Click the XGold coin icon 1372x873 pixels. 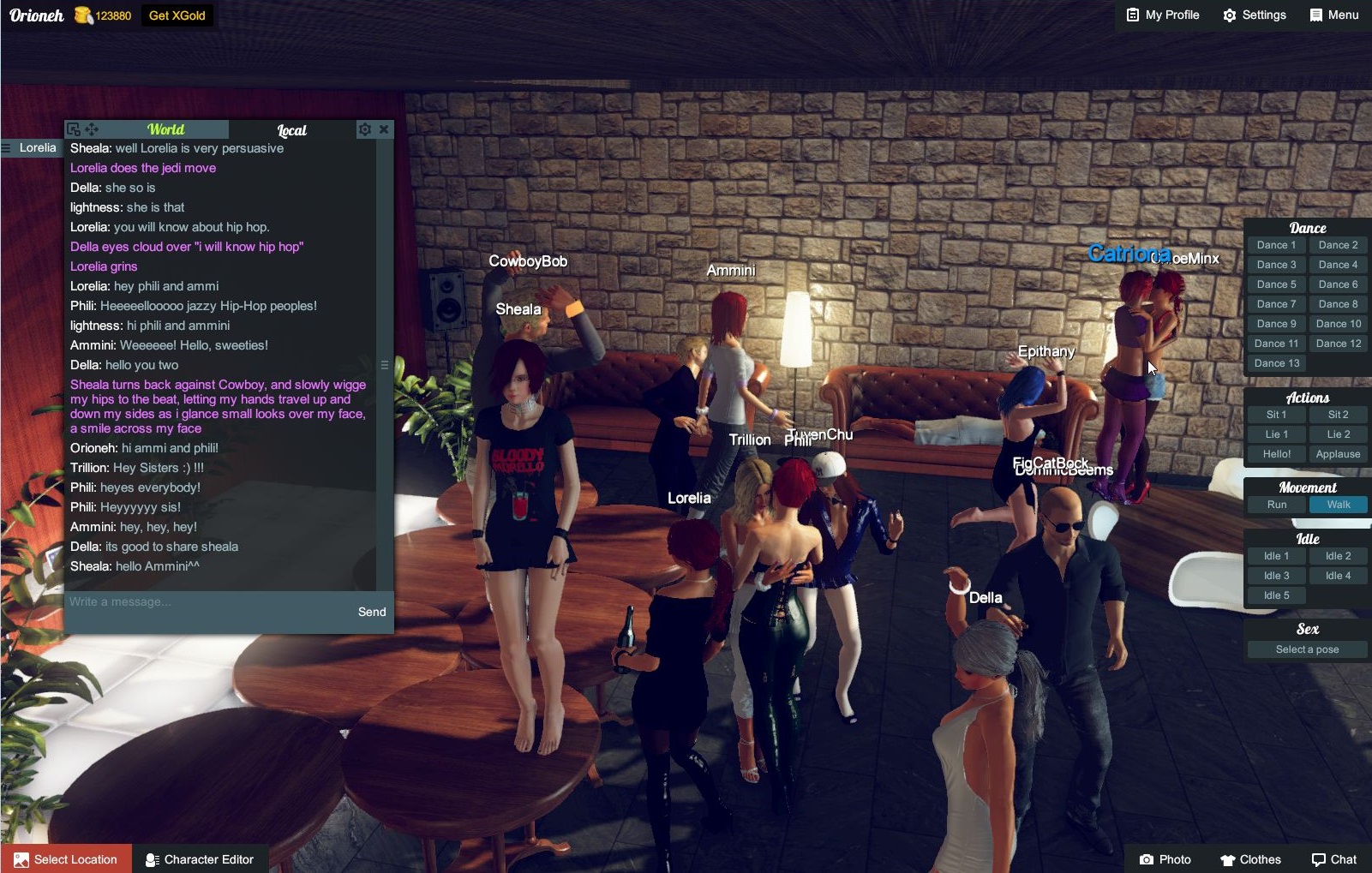[x=83, y=15]
